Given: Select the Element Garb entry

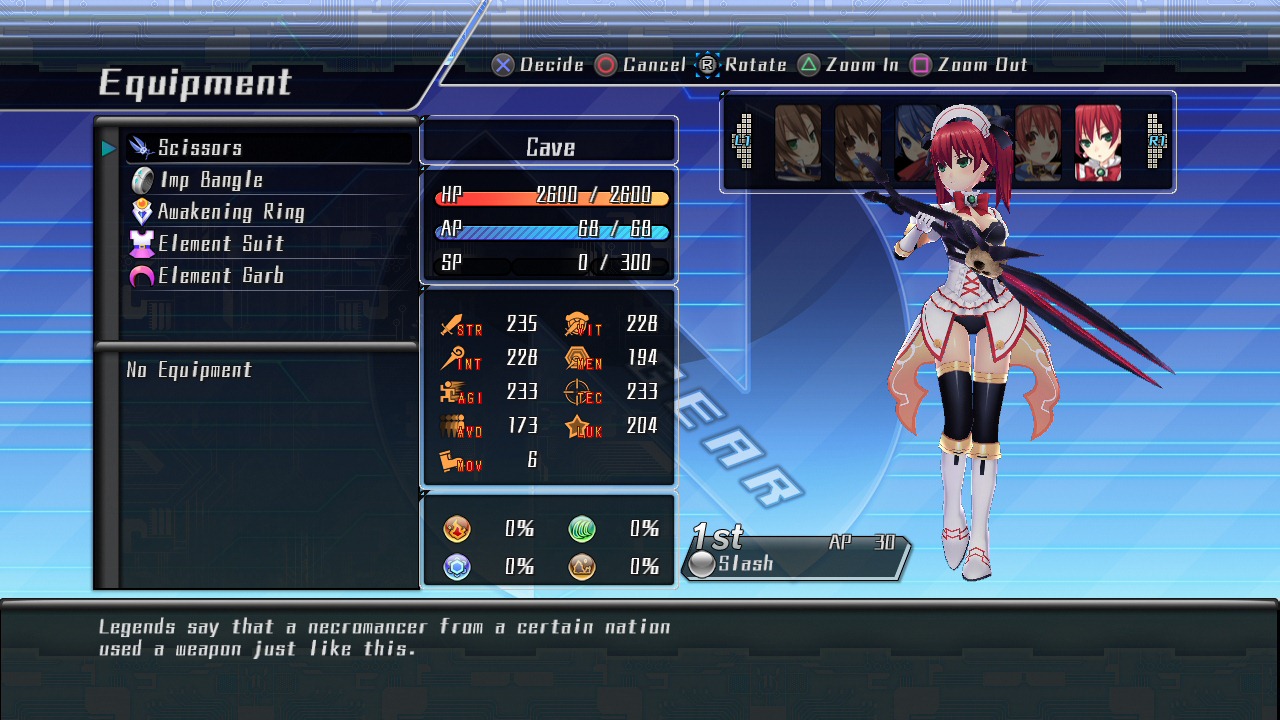Looking at the screenshot, I should coord(220,276).
